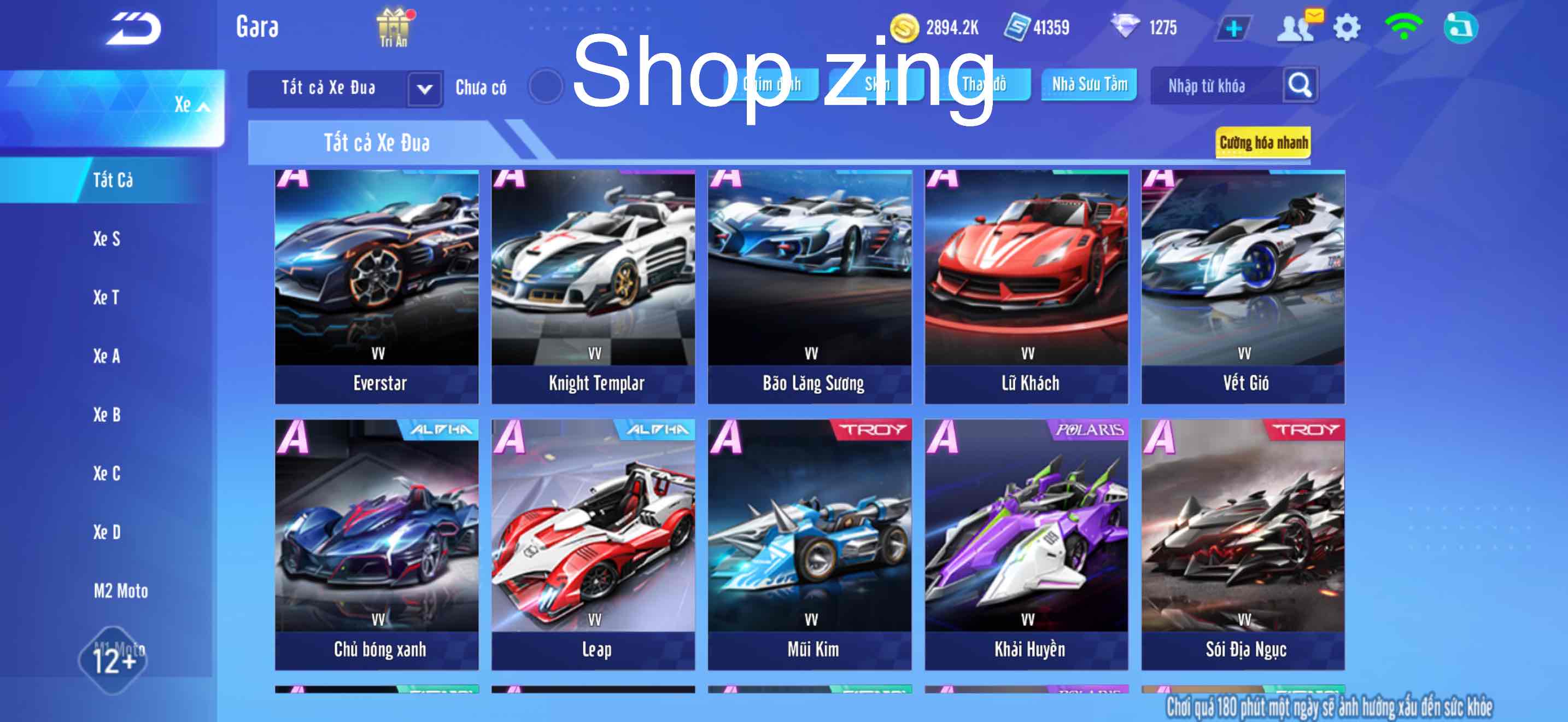Switch to the Nhà Sưu Tầm tab

[1090, 85]
